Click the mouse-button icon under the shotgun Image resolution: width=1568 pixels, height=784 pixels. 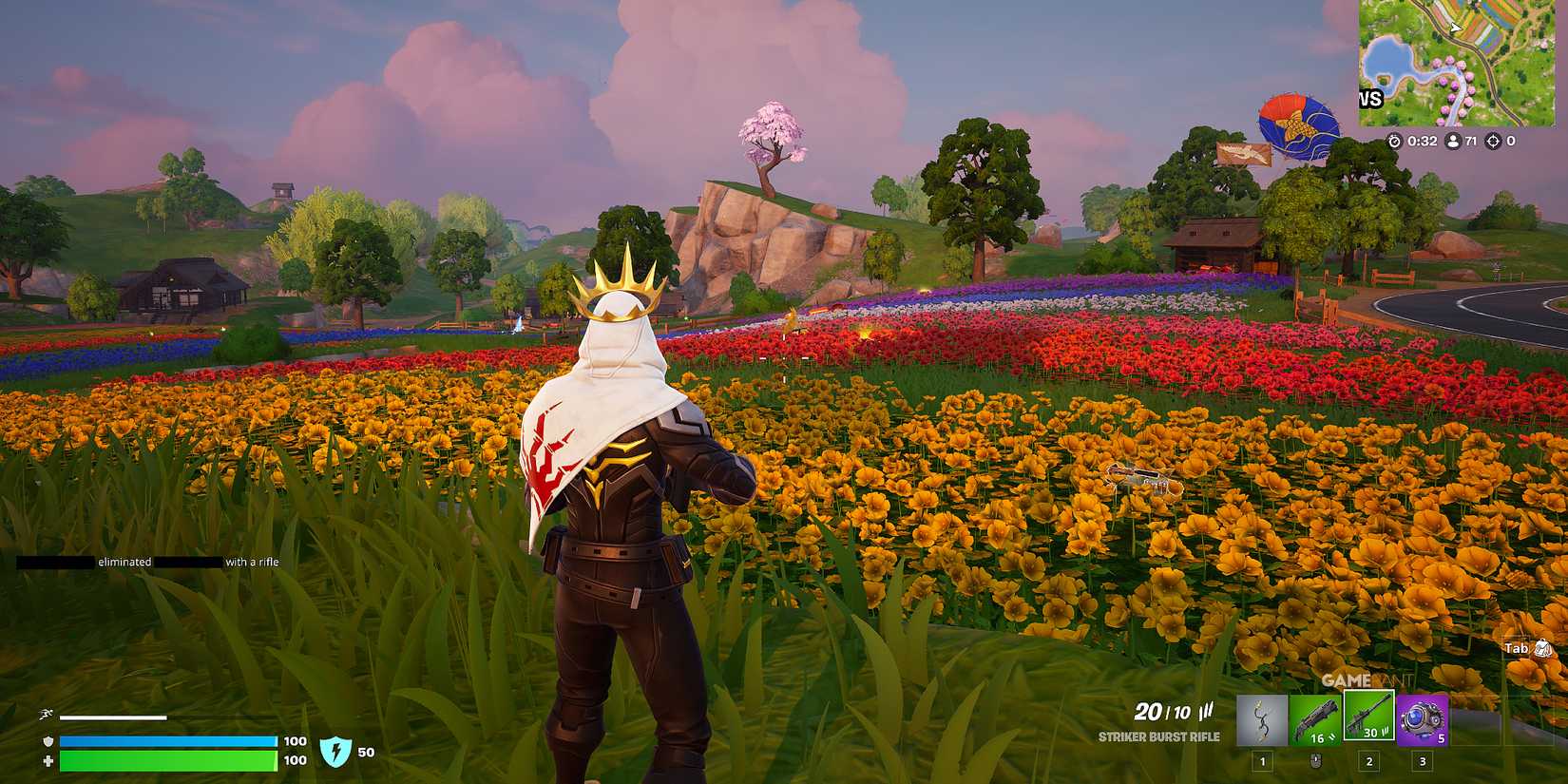pos(1314,760)
